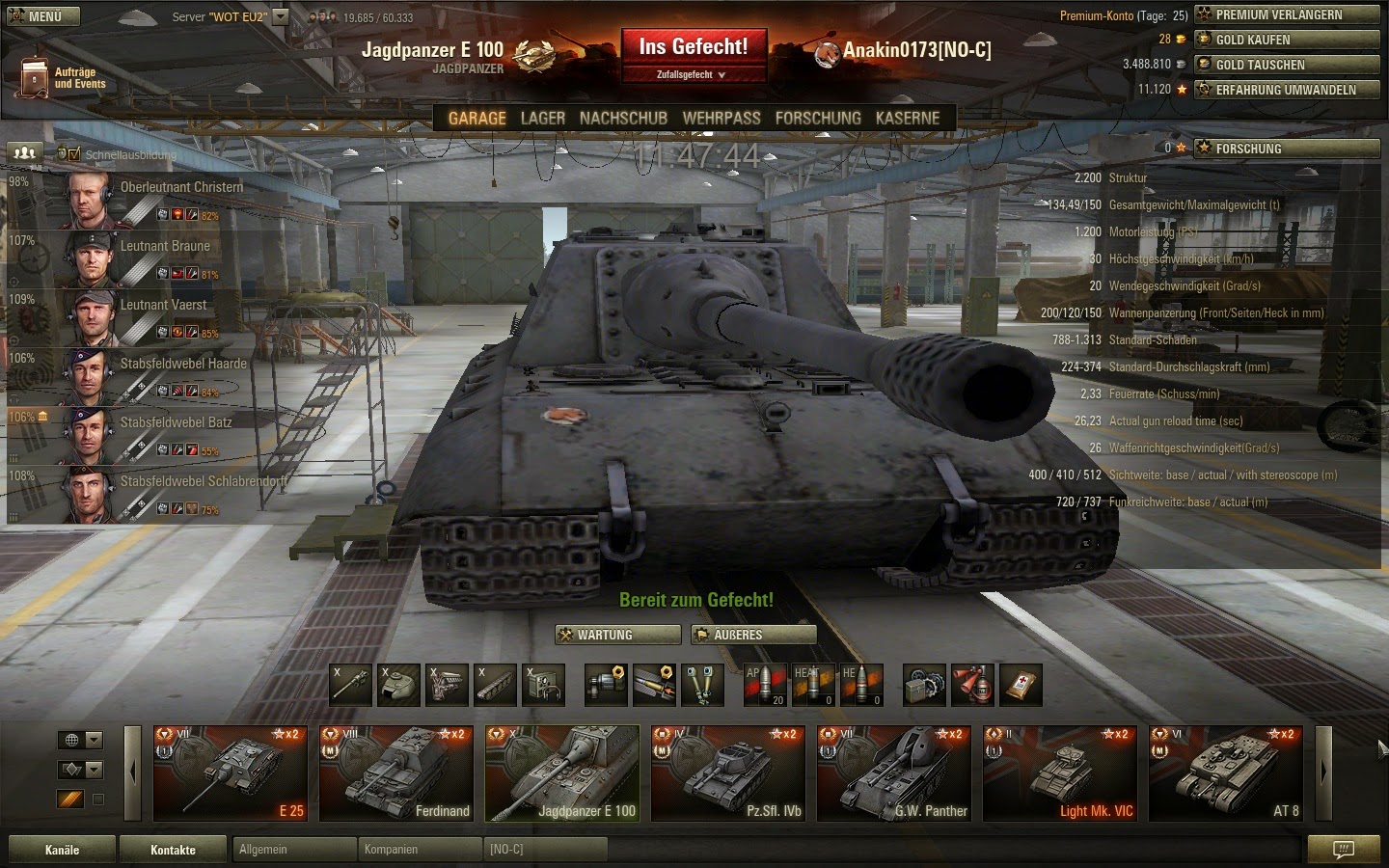This screenshot has height=868, width=1389.
Task: Click the GOLD KAUFEN button
Action: click(1287, 40)
